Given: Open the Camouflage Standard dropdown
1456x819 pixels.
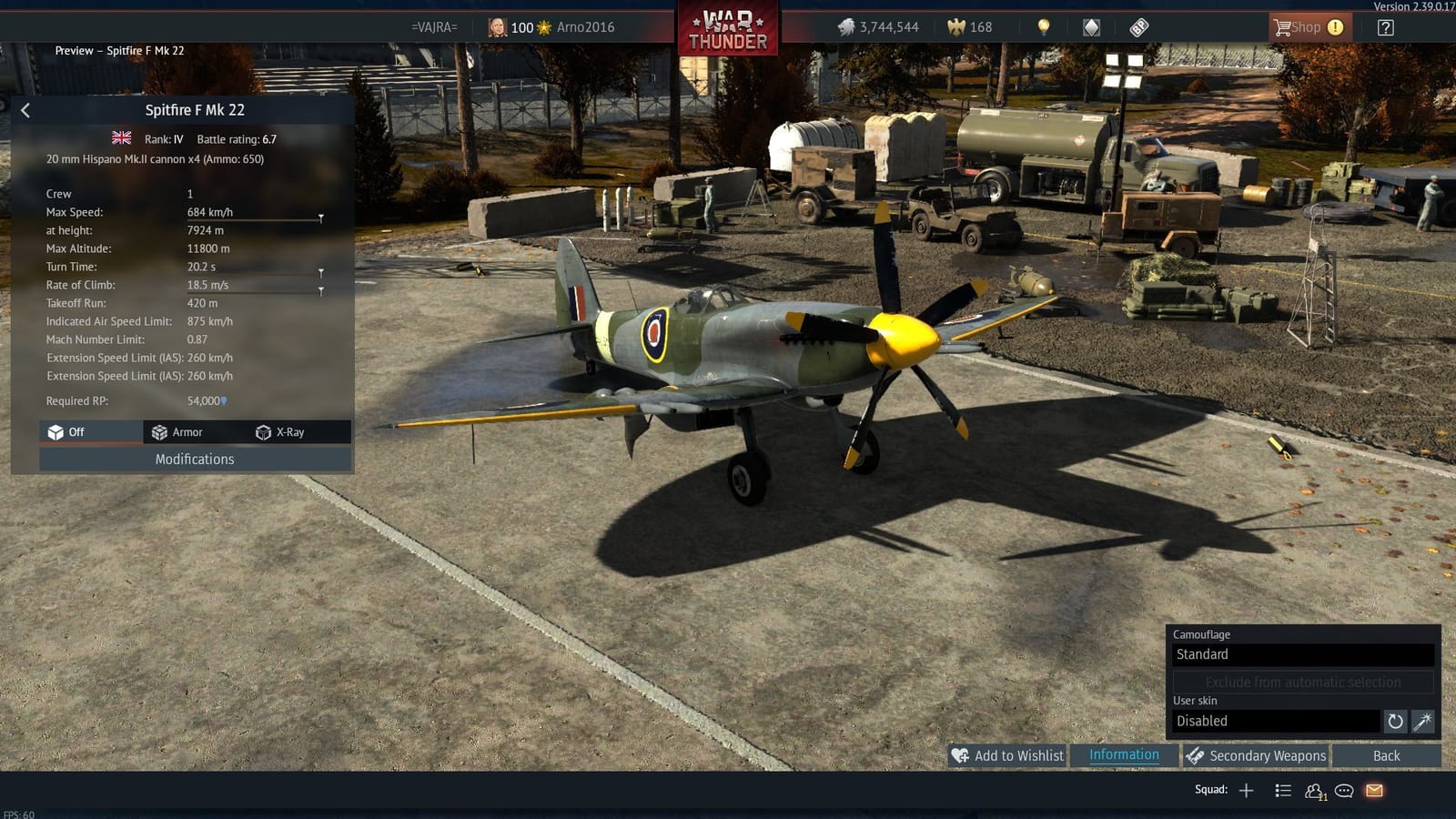Looking at the screenshot, I should click(x=1303, y=654).
